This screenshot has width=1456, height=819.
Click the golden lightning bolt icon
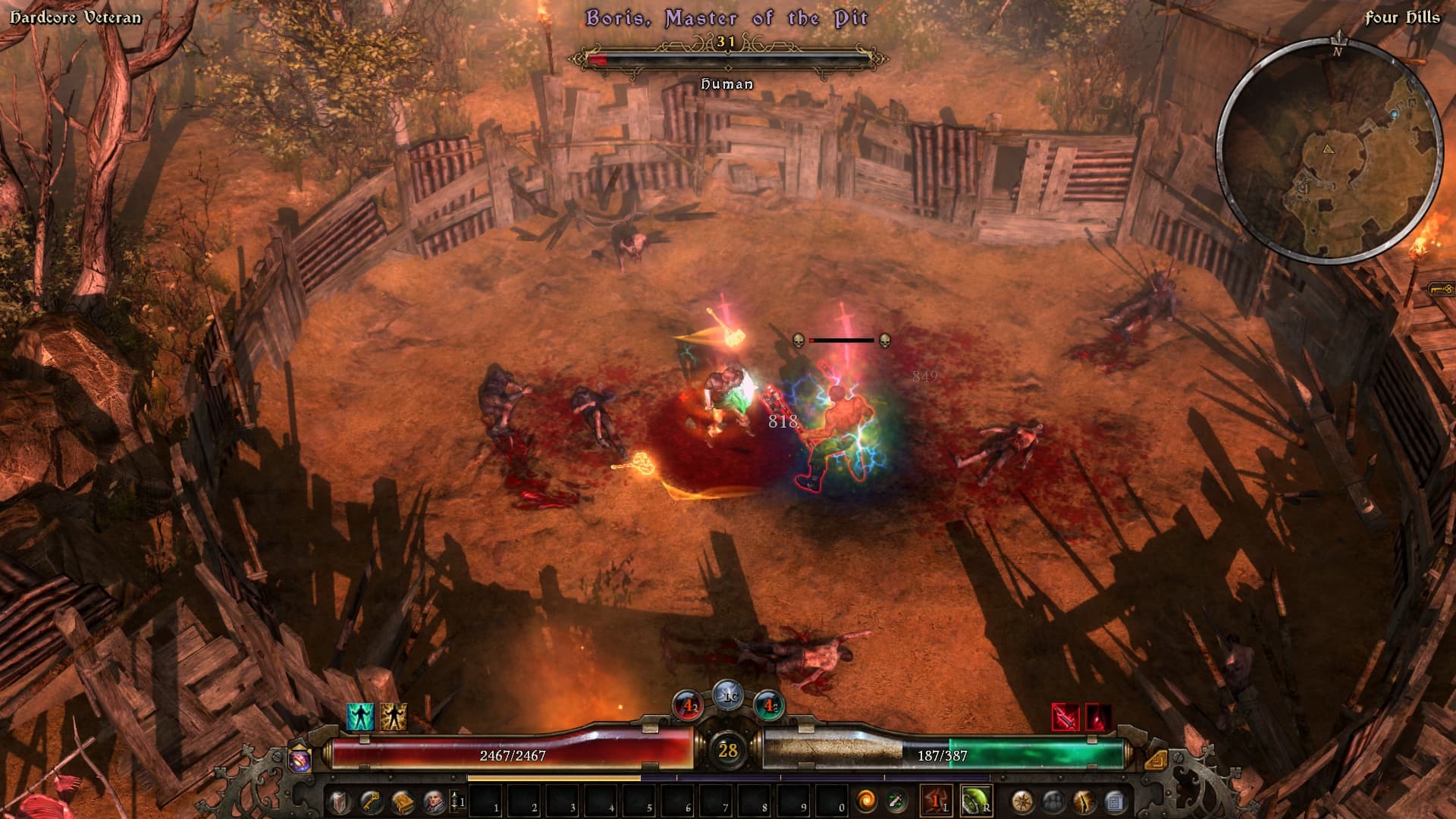pos(1084,802)
